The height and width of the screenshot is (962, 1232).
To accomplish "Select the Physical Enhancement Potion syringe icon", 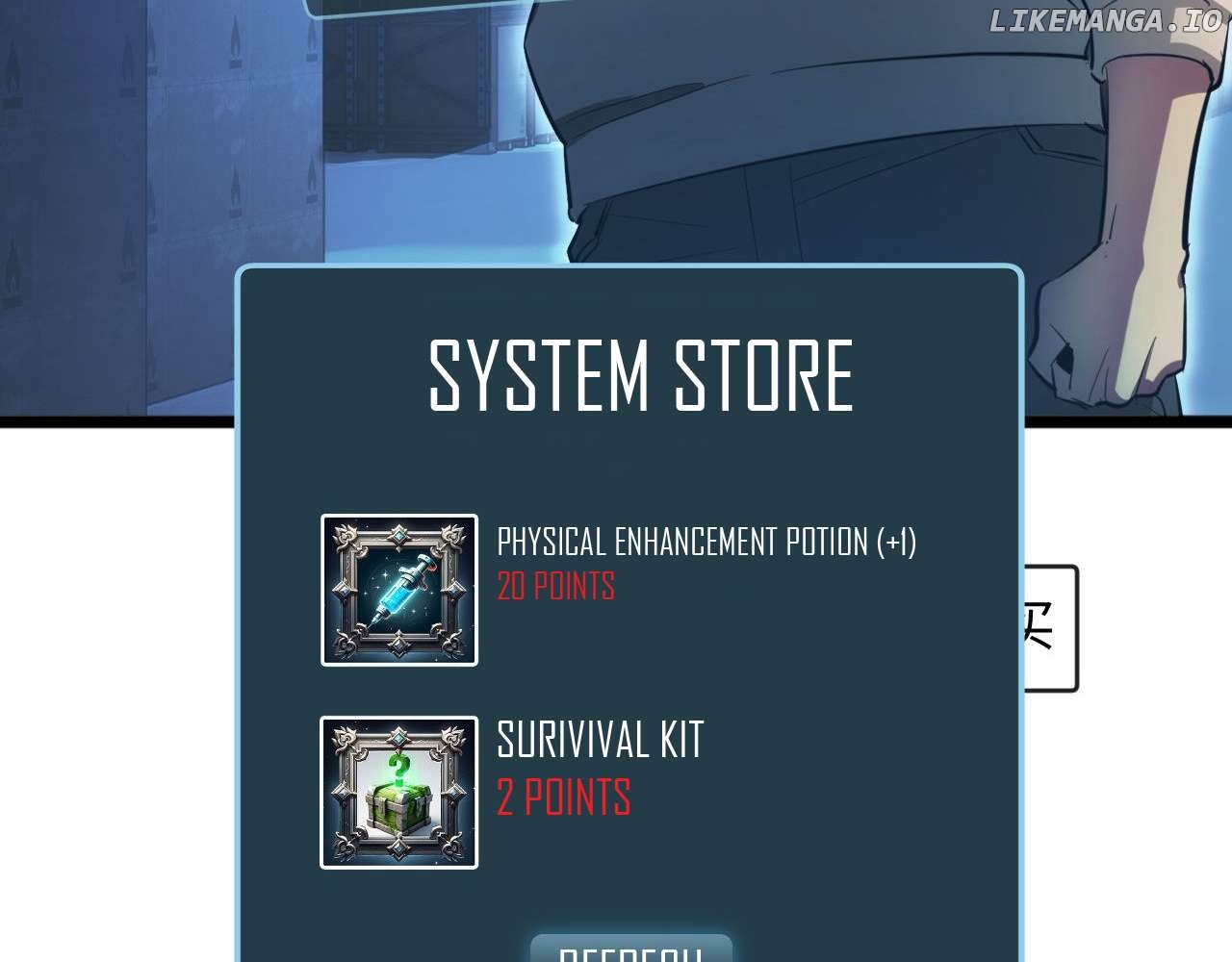I will tap(399, 590).
